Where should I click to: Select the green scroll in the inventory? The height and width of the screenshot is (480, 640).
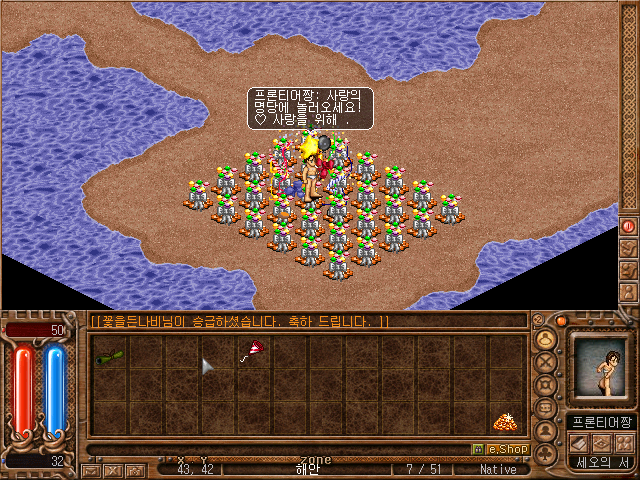click(109, 354)
